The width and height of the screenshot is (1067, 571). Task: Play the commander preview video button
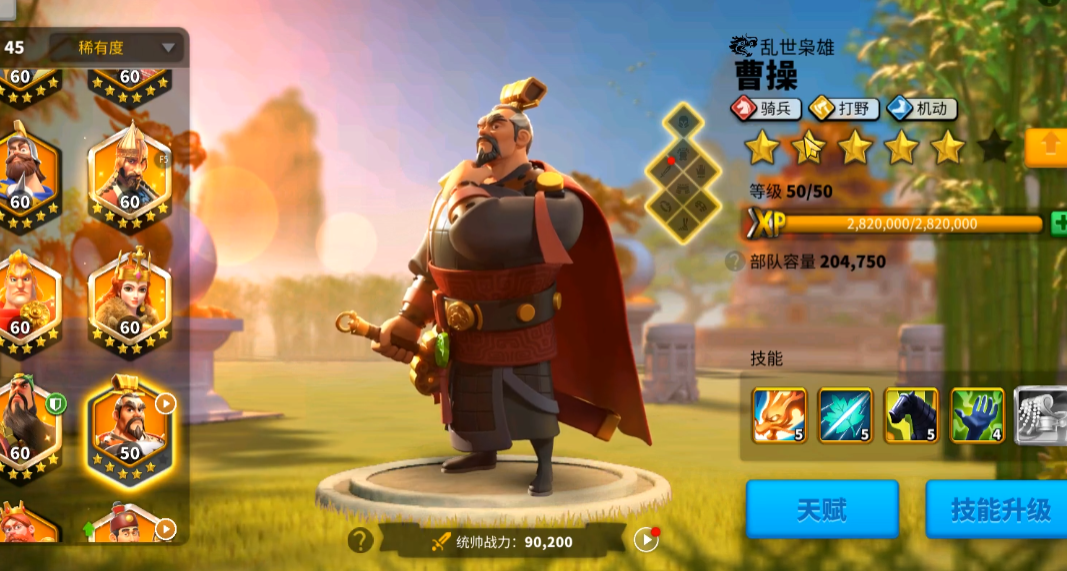646,540
